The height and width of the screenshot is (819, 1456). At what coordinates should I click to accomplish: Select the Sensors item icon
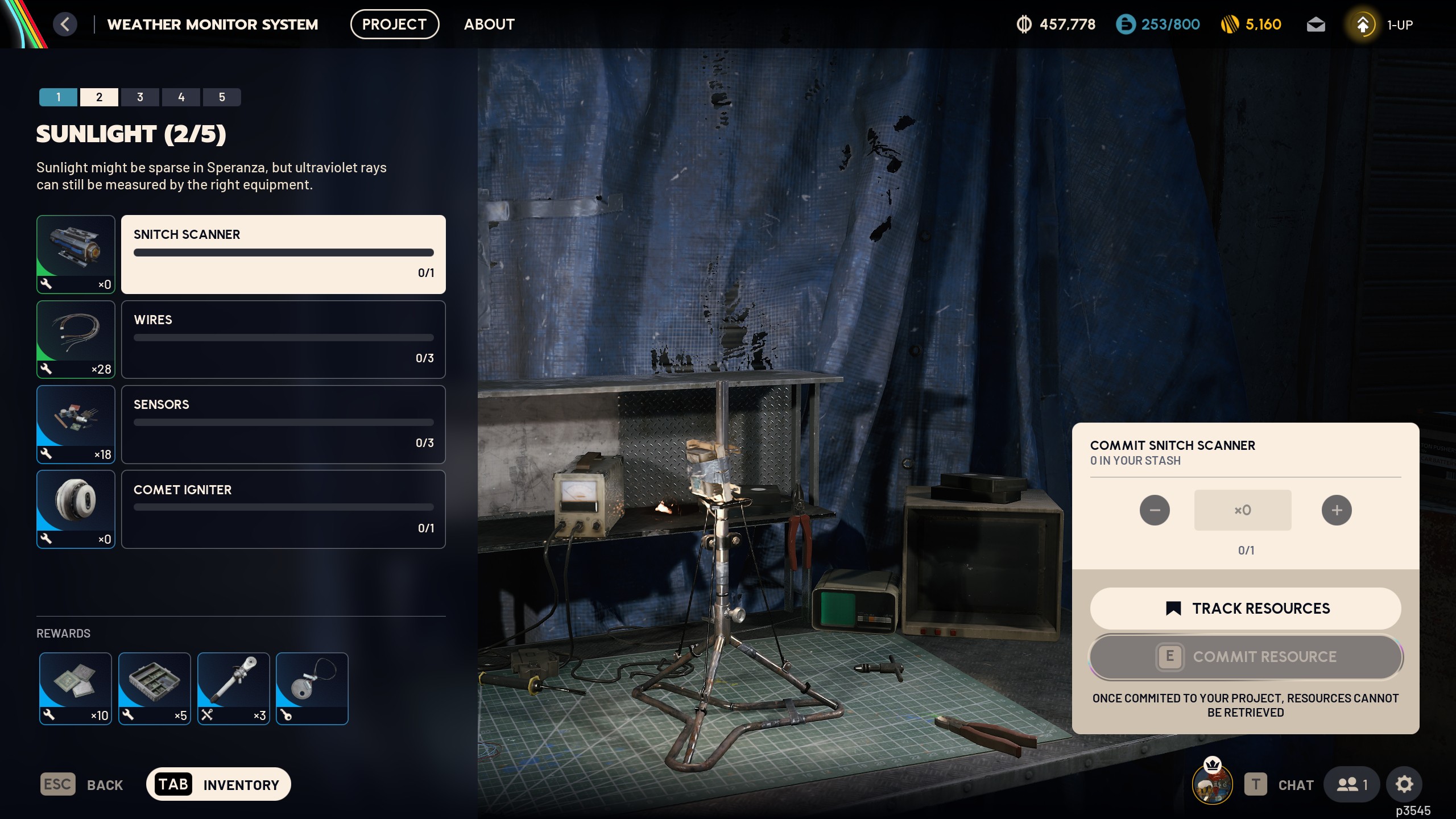pos(76,424)
